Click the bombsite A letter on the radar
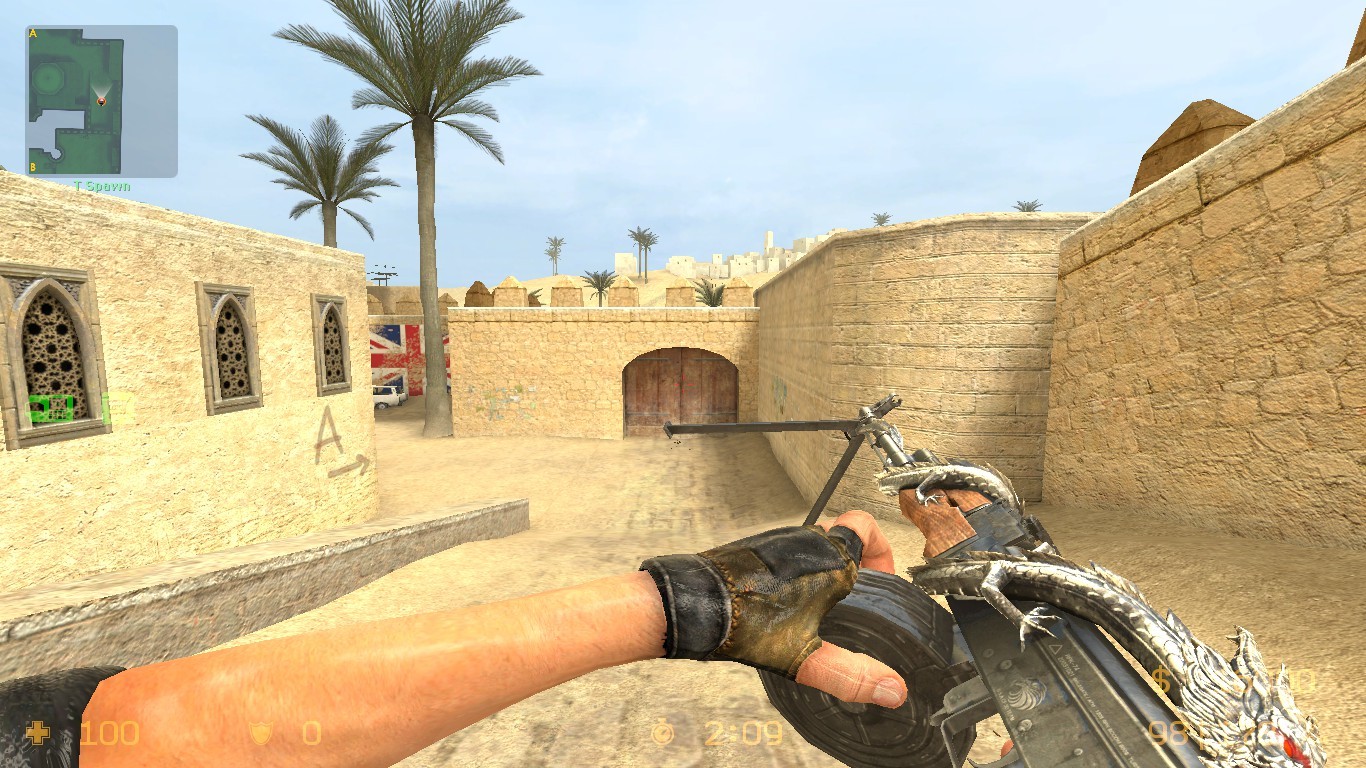The height and width of the screenshot is (768, 1366). coord(32,33)
